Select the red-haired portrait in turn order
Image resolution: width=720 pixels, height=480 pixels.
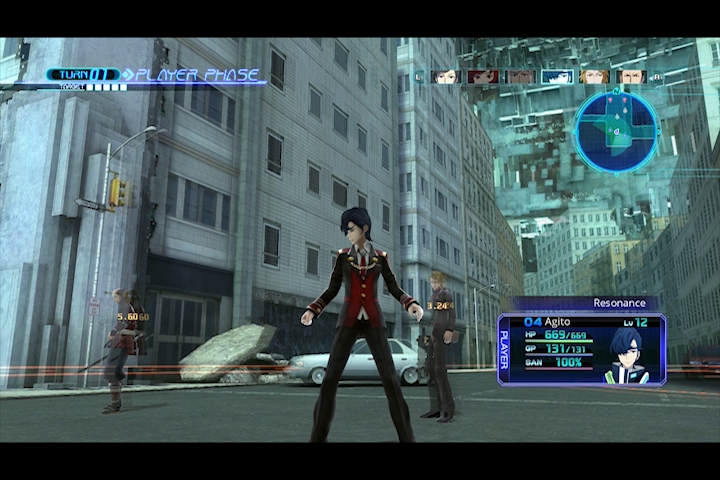pos(483,76)
